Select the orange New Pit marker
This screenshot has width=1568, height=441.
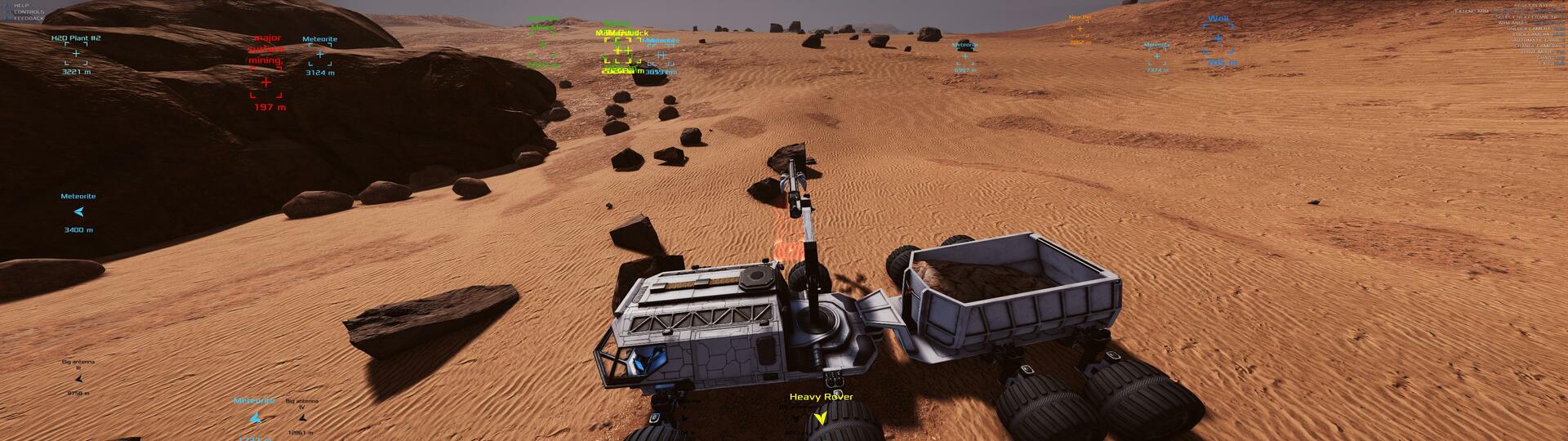point(1080,29)
